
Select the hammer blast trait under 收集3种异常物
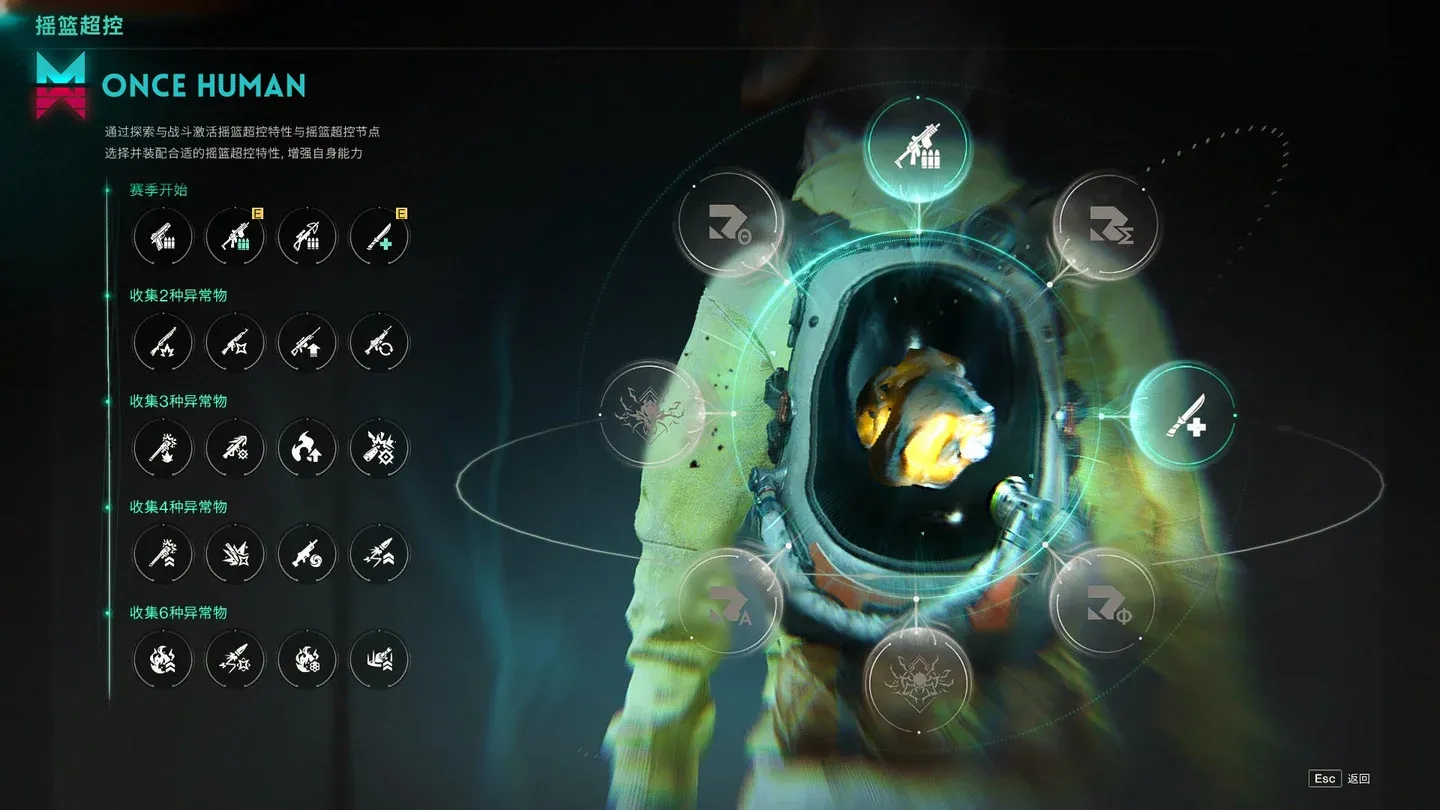[163, 449]
